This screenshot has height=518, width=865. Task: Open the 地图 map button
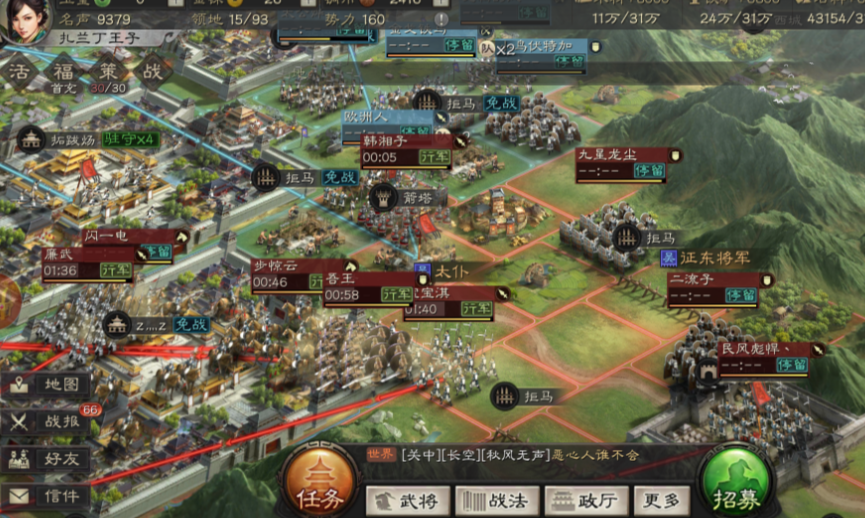point(47,385)
